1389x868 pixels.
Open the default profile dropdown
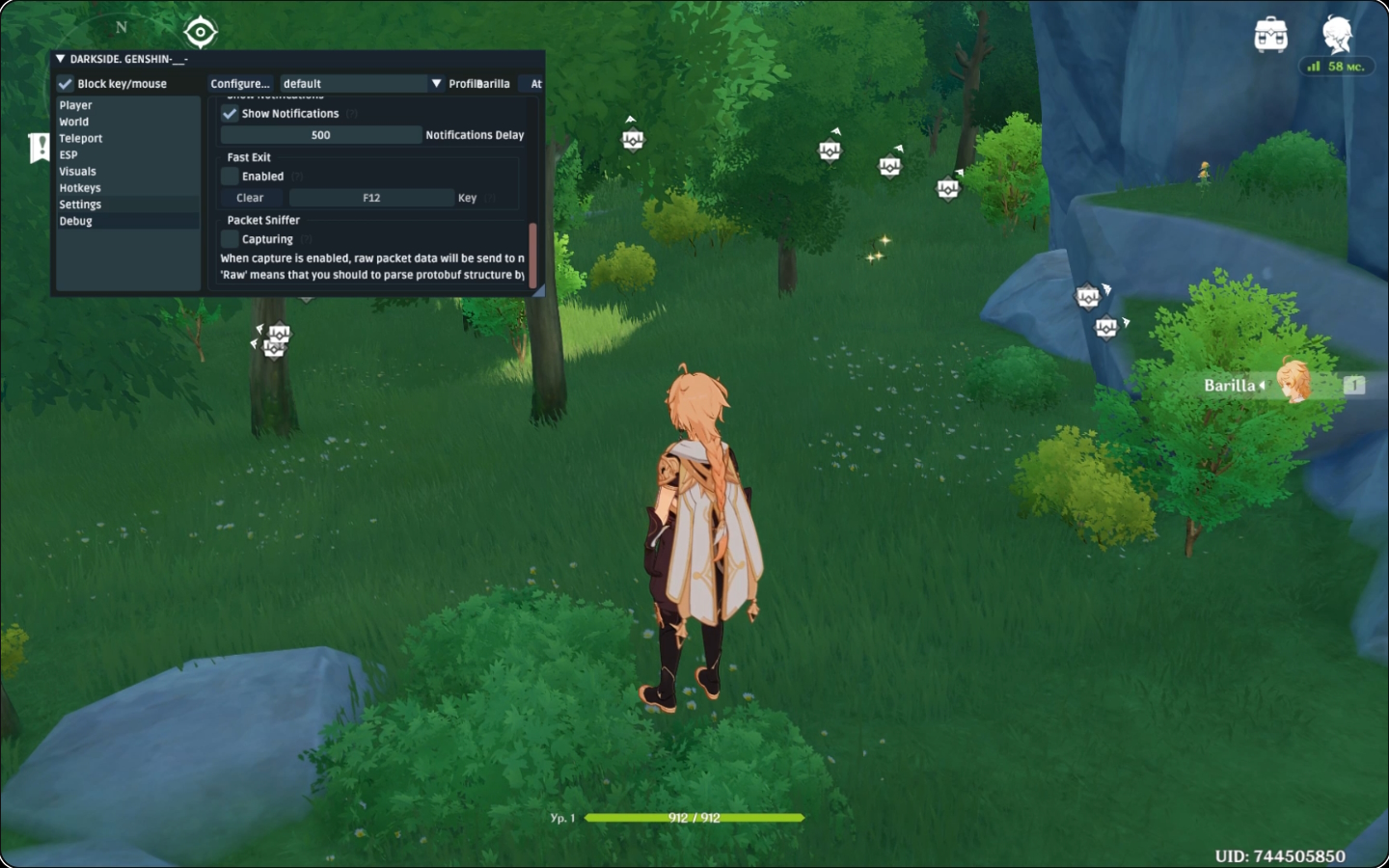tap(353, 83)
